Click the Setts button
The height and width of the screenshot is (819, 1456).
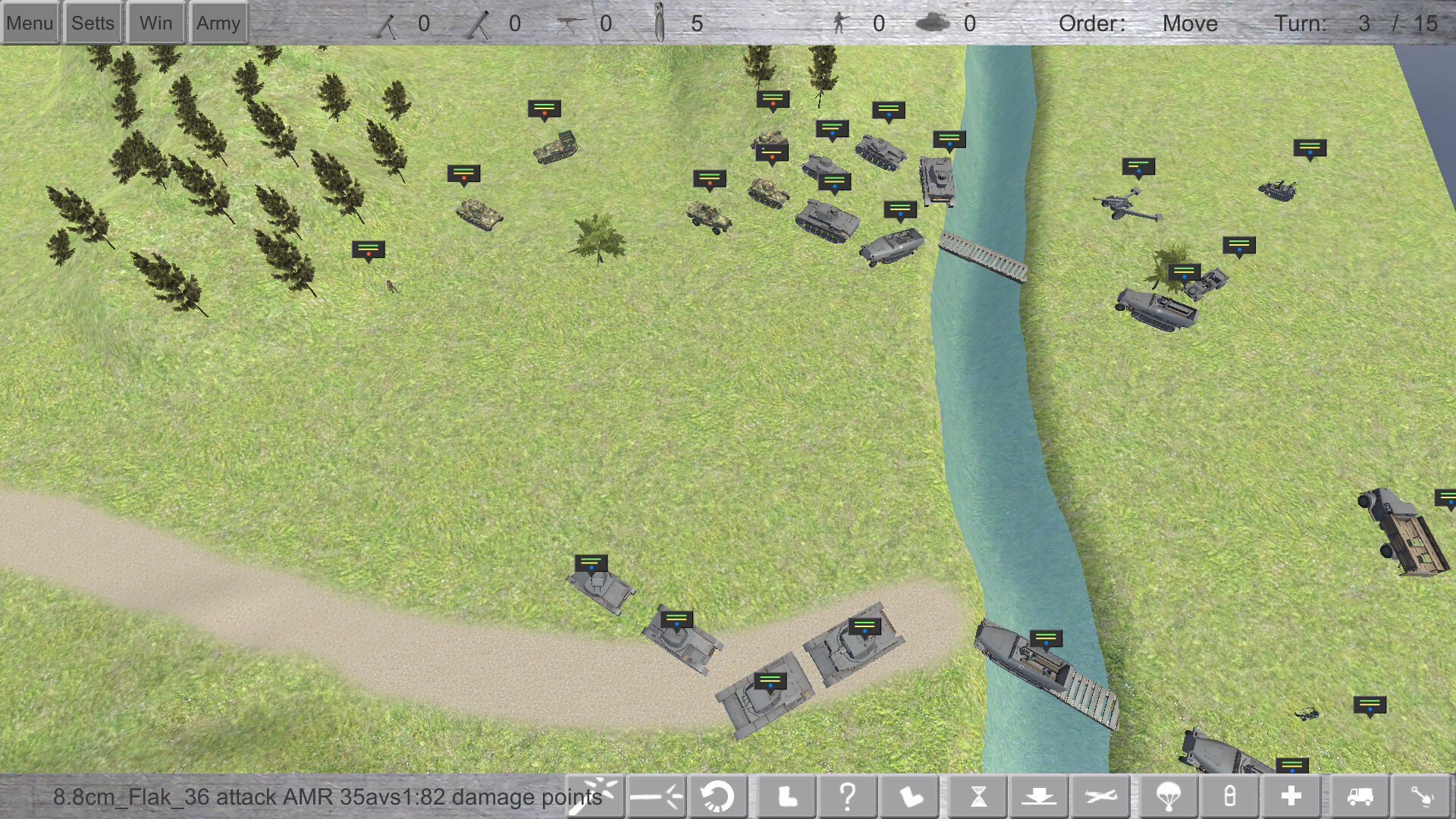92,22
